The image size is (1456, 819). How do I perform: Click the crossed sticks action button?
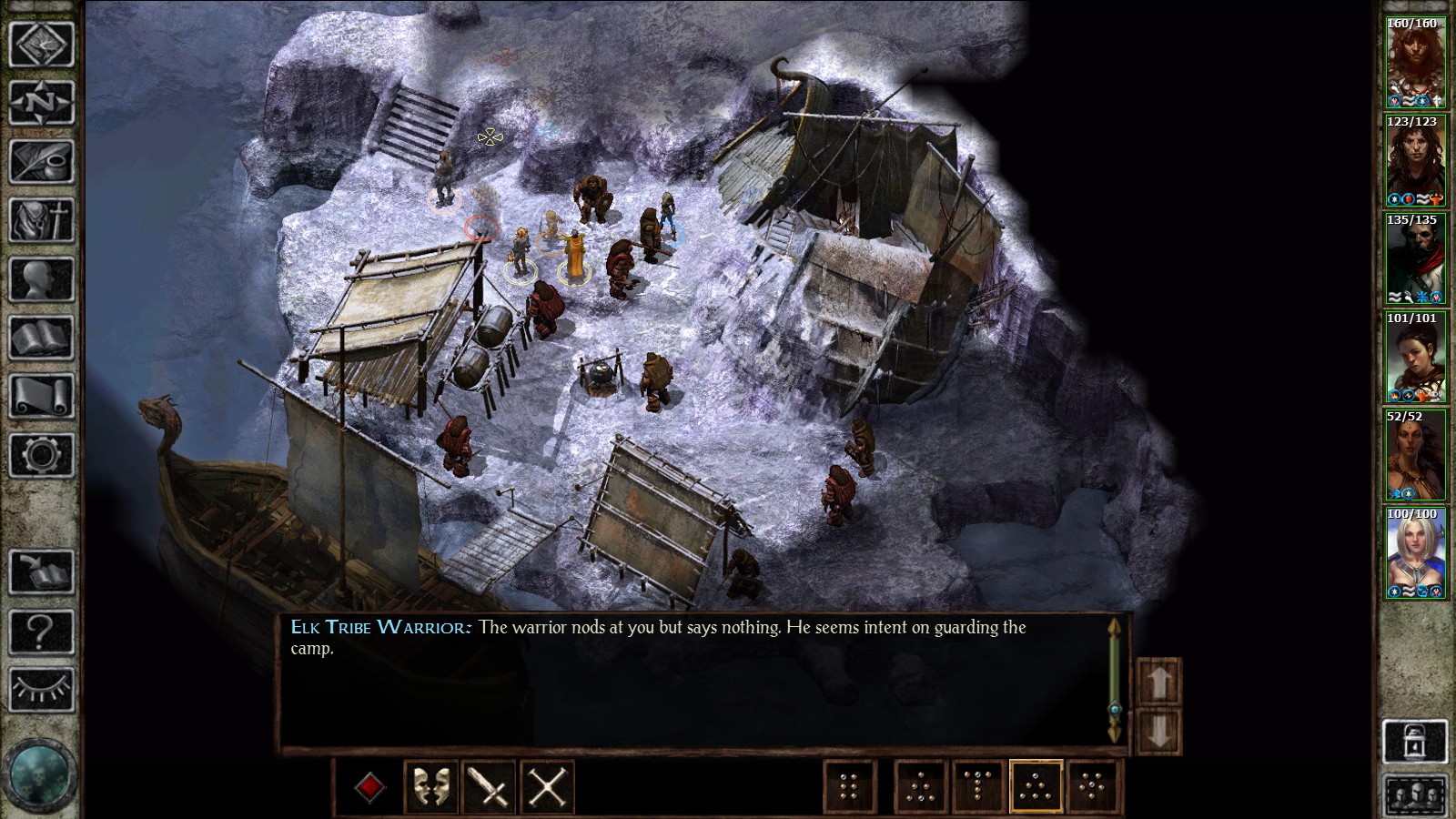click(547, 786)
